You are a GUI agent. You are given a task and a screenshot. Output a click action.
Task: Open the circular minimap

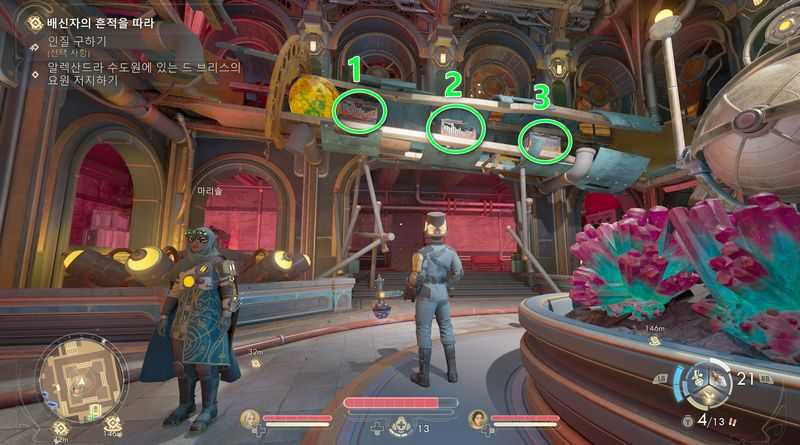[x=81, y=377]
